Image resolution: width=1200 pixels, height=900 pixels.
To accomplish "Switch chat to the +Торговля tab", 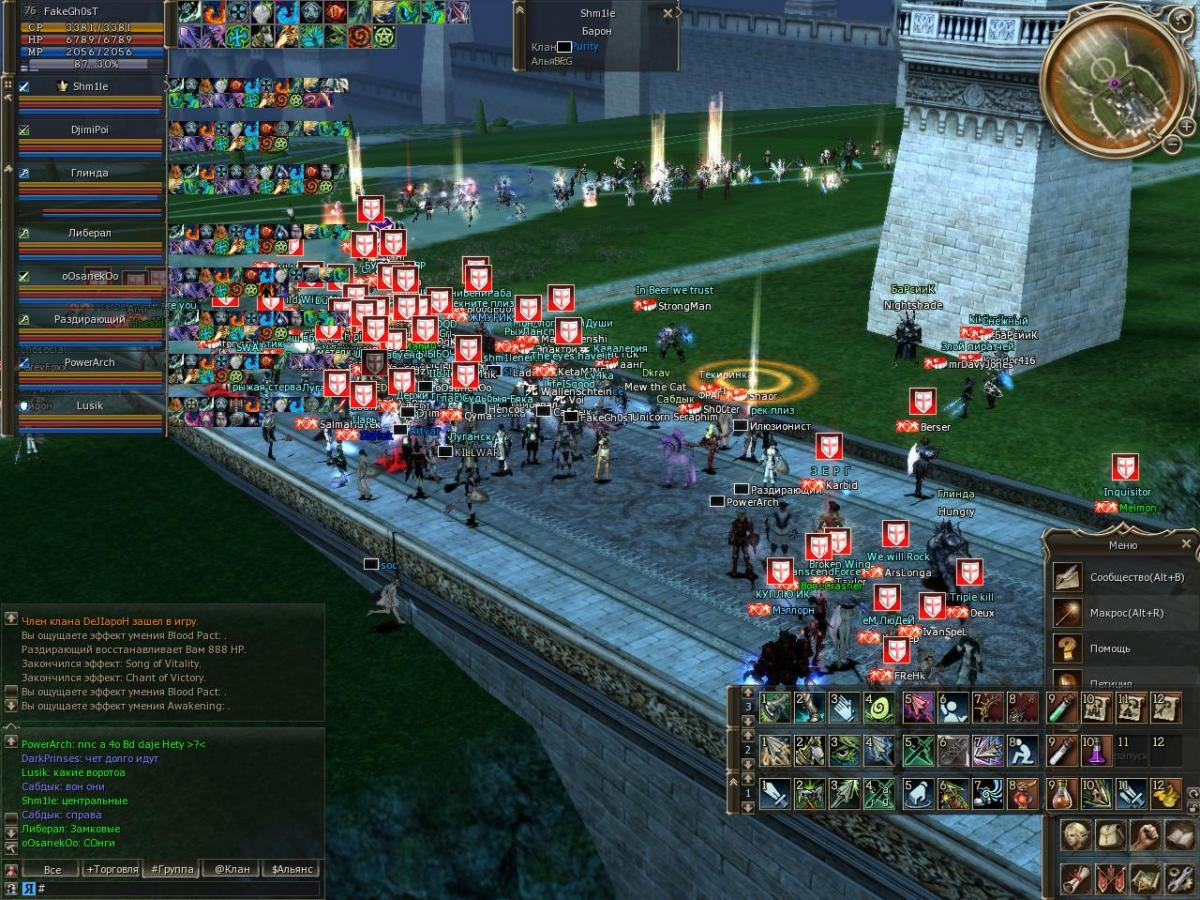I will point(112,869).
